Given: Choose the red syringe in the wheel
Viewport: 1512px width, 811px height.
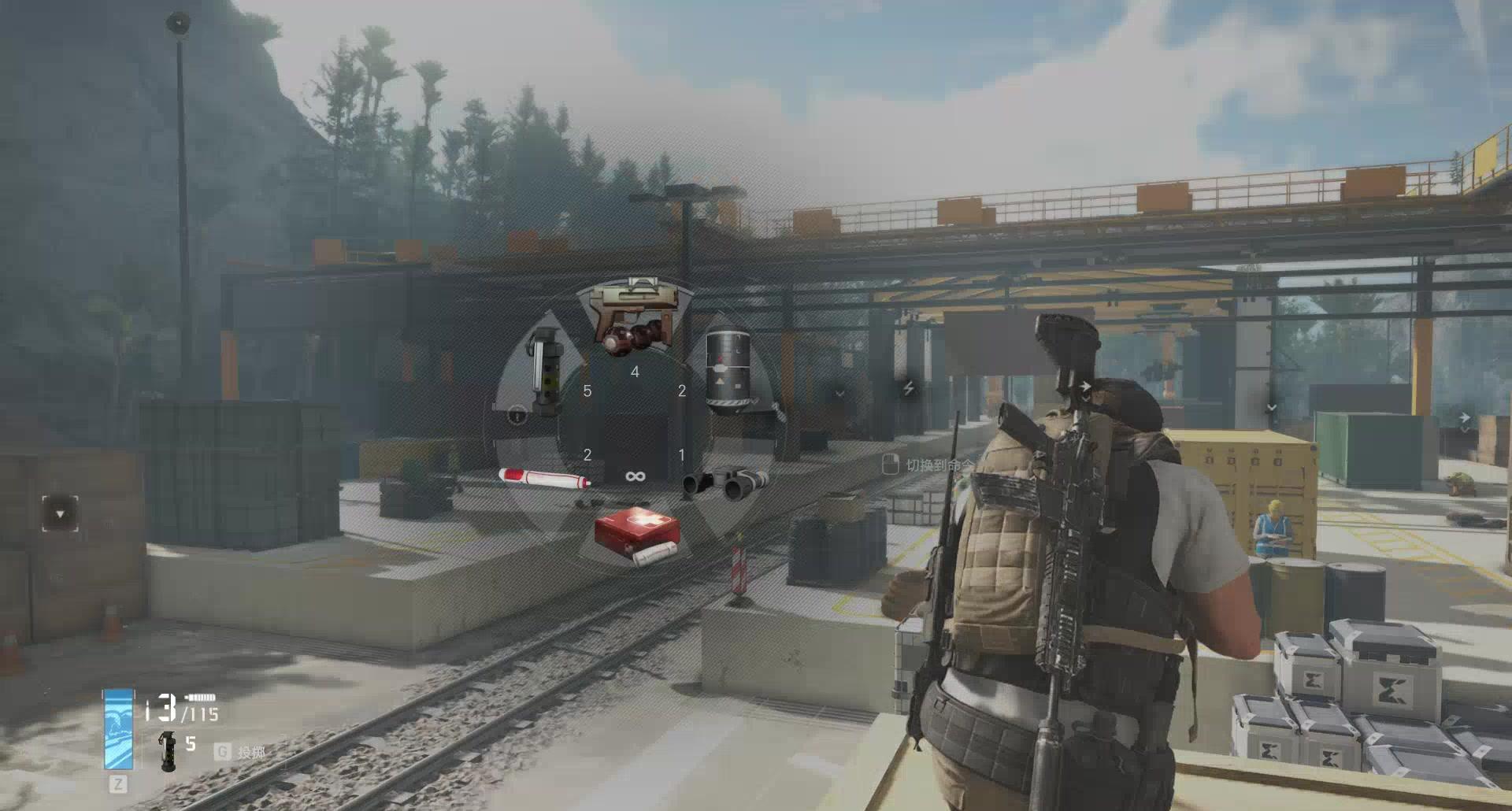Looking at the screenshot, I should 544,478.
